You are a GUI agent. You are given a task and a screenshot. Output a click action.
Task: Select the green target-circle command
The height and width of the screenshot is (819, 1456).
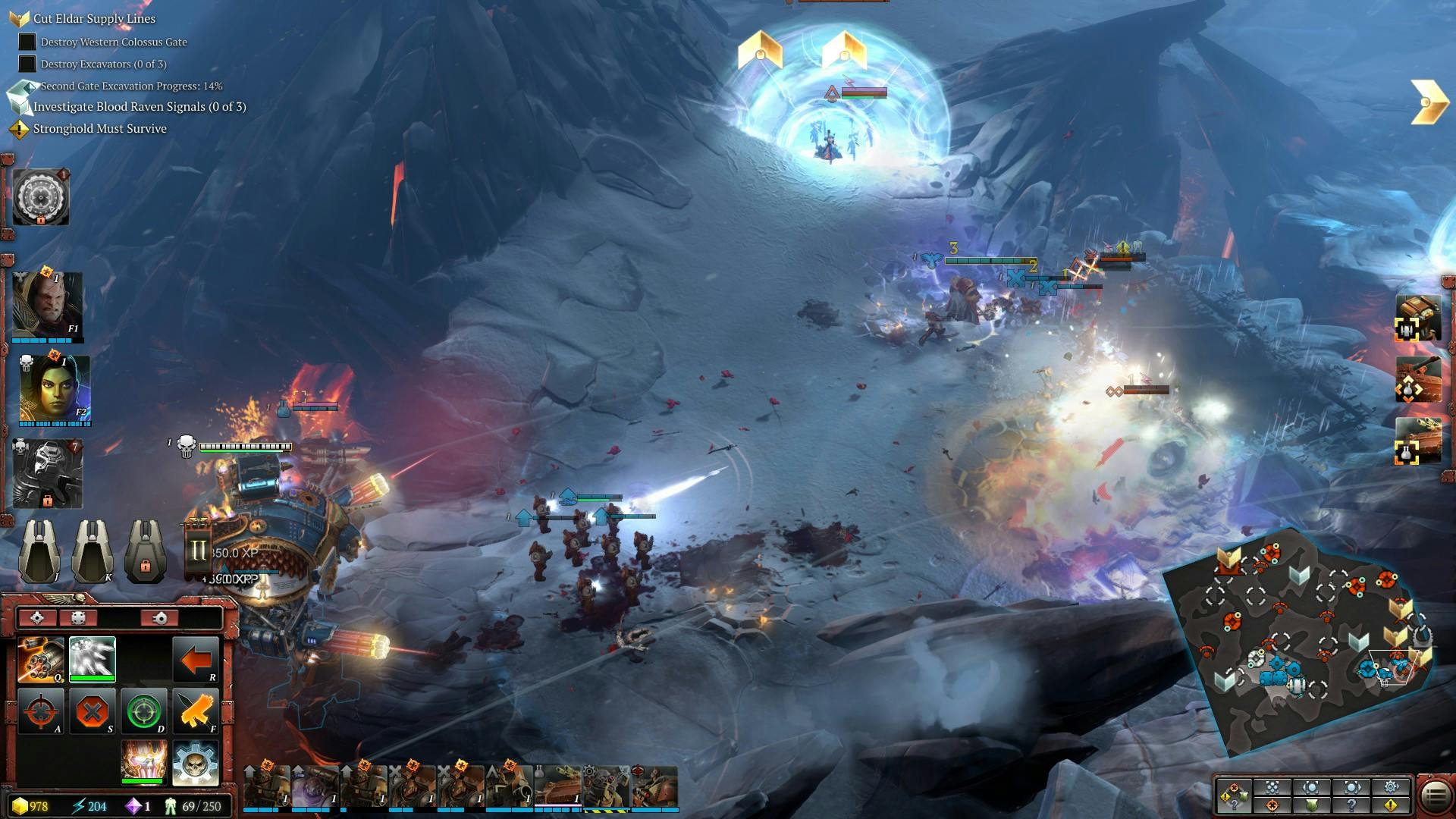[x=144, y=711]
